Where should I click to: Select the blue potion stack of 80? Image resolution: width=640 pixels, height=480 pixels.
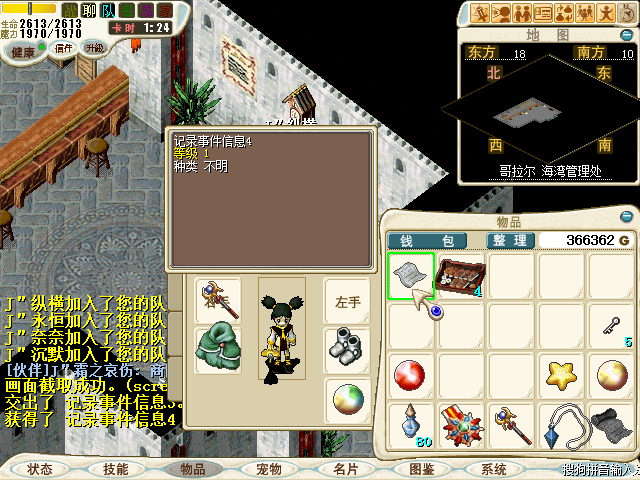coord(411,425)
